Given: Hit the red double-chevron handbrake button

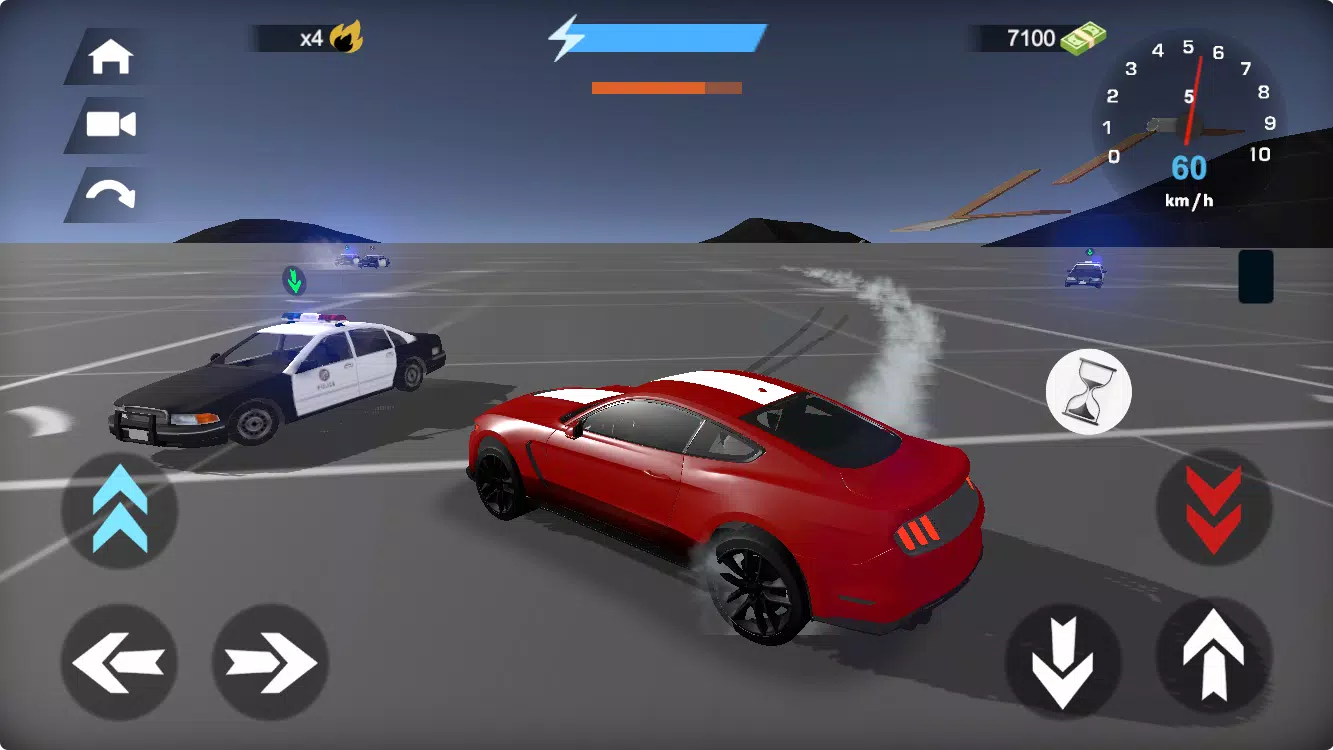Looking at the screenshot, I should pos(1213,509).
